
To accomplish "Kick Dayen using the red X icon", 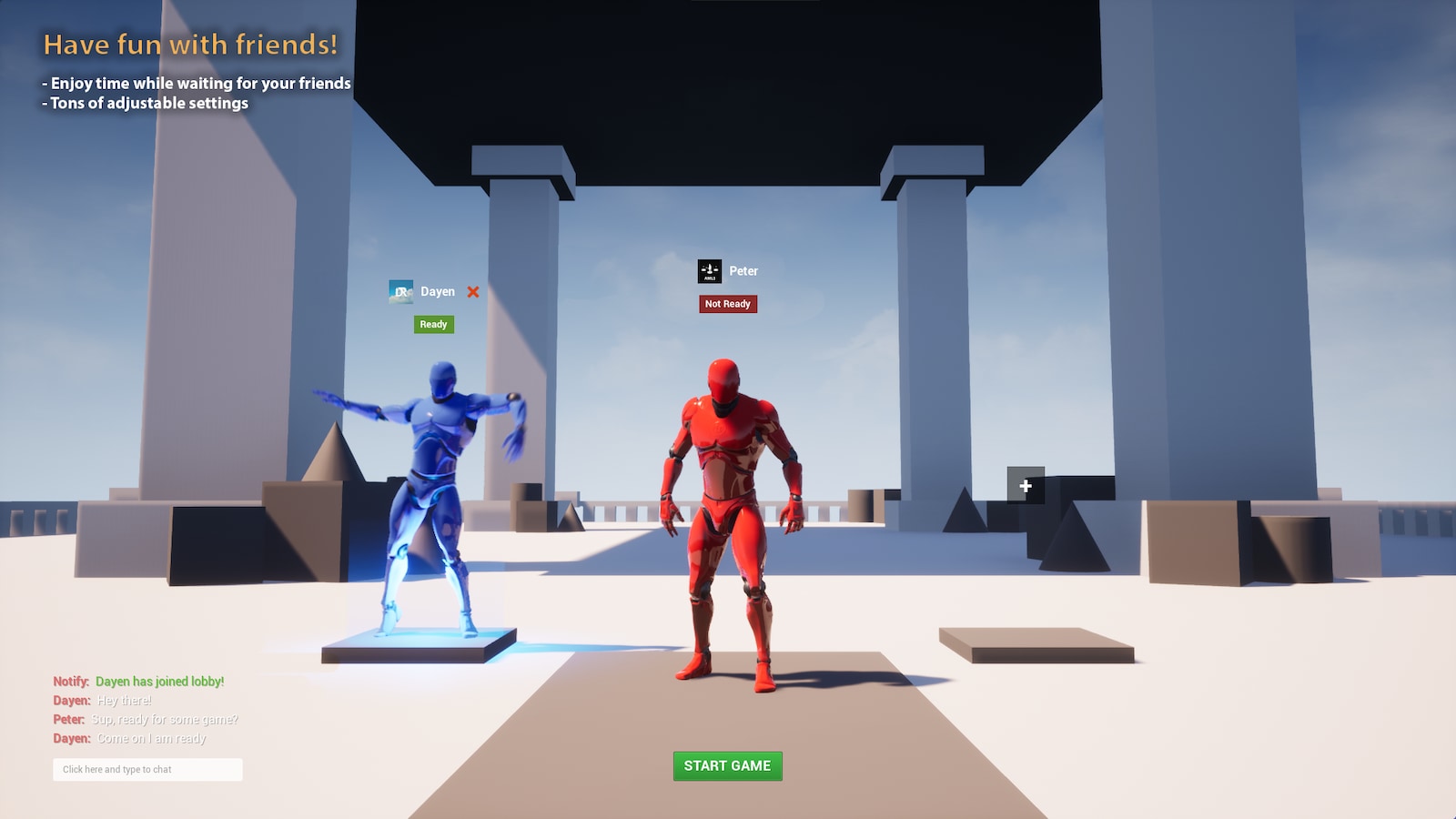I will [472, 292].
